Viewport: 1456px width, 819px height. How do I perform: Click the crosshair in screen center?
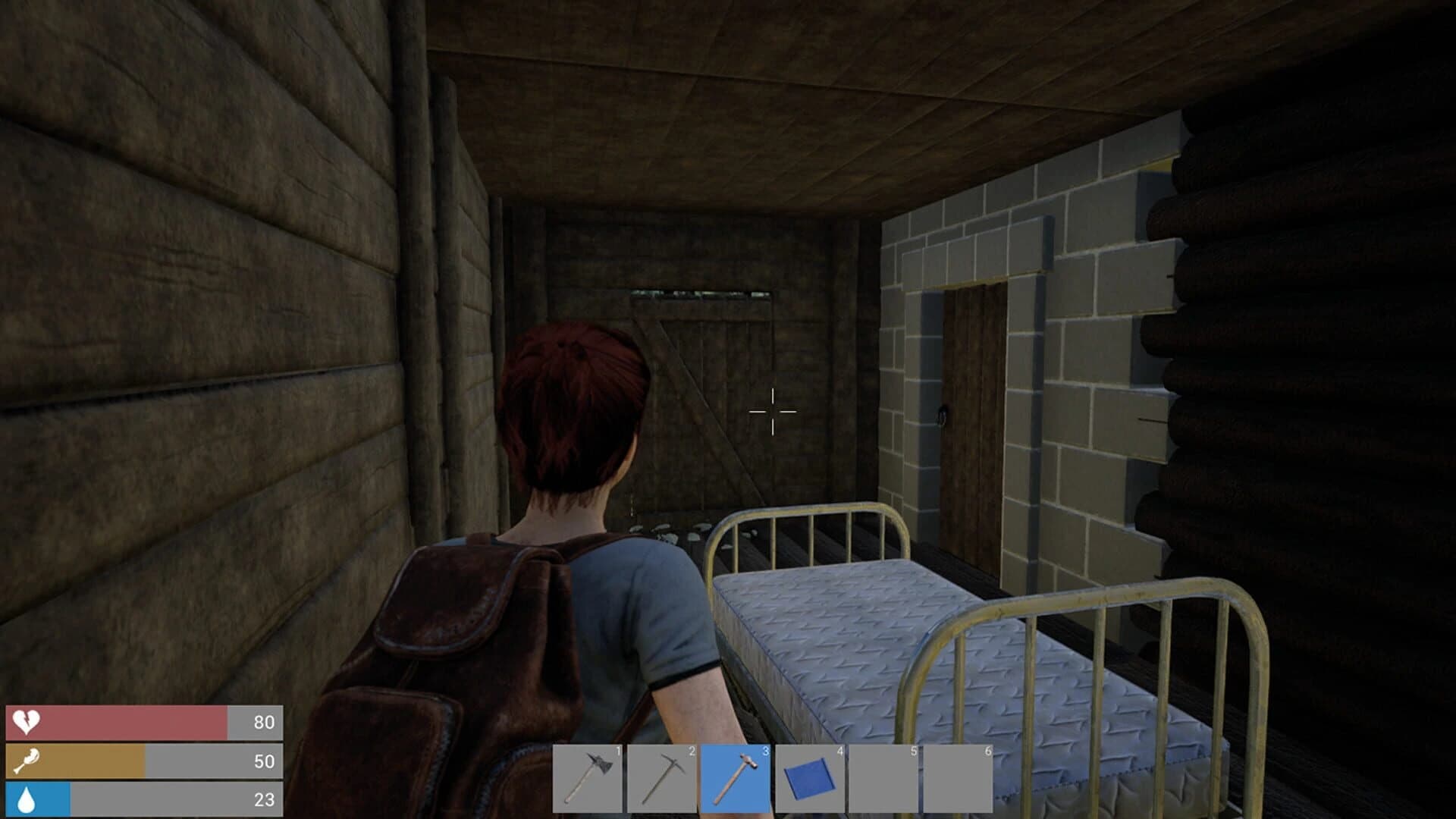click(x=772, y=410)
